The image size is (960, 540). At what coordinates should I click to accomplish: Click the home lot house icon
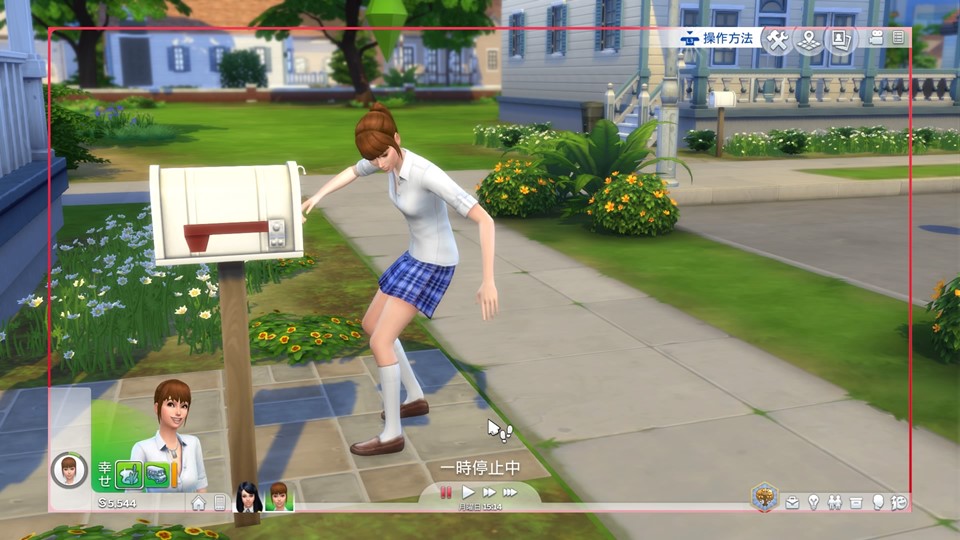pyautogui.click(x=199, y=502)
